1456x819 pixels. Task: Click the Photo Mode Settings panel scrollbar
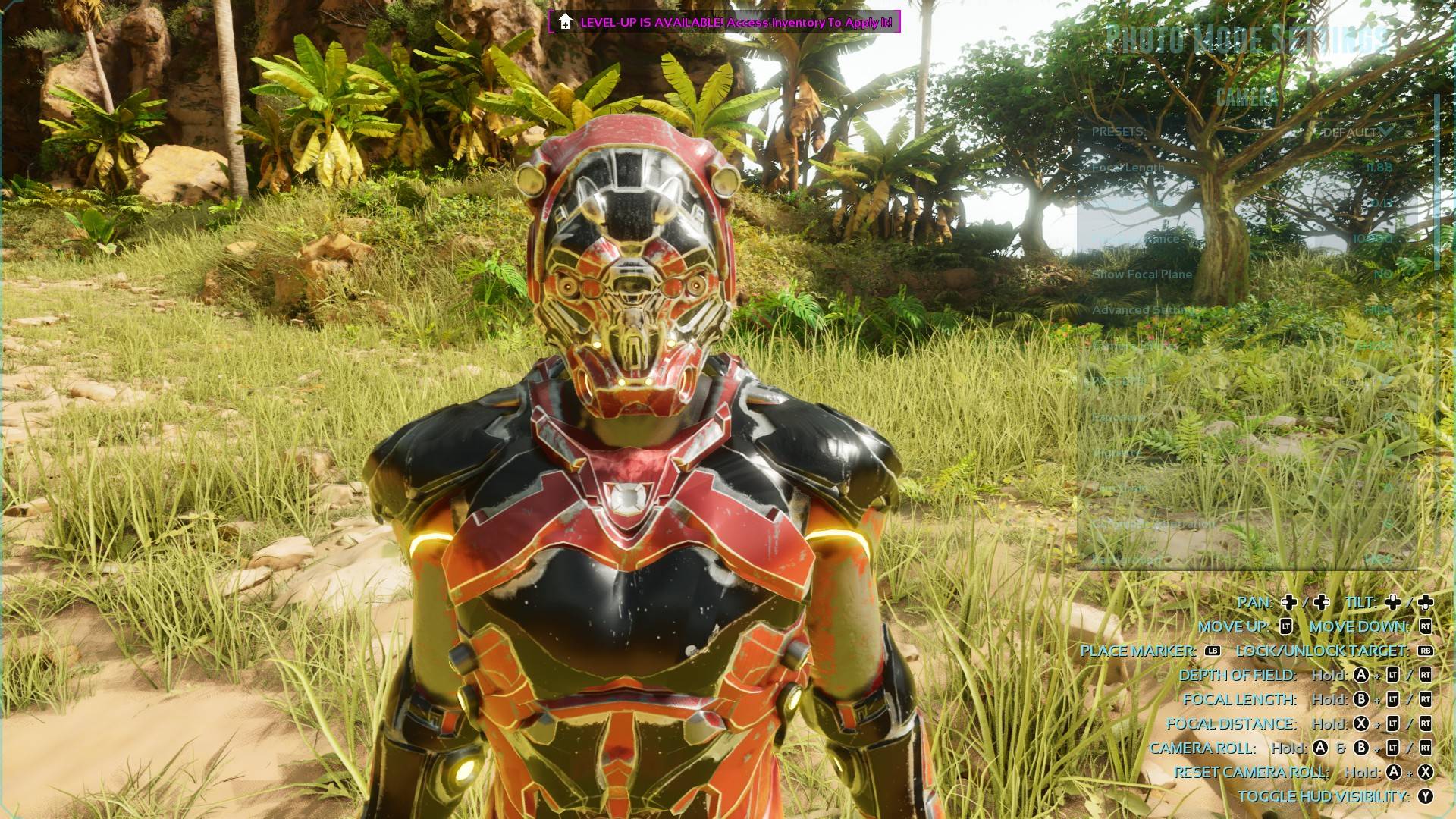(1436, 182)
